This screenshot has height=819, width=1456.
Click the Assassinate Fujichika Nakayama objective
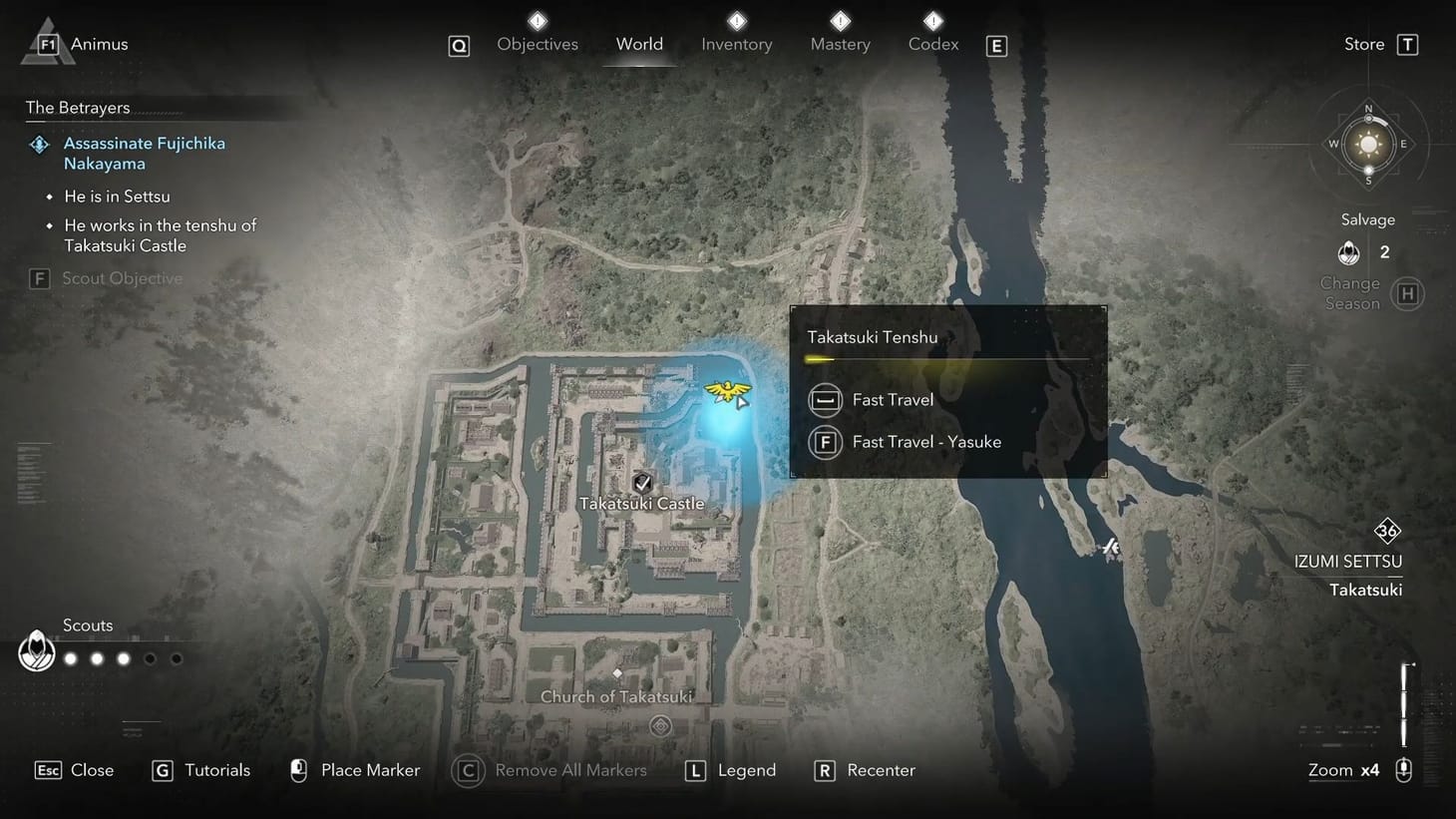point(145,153)
